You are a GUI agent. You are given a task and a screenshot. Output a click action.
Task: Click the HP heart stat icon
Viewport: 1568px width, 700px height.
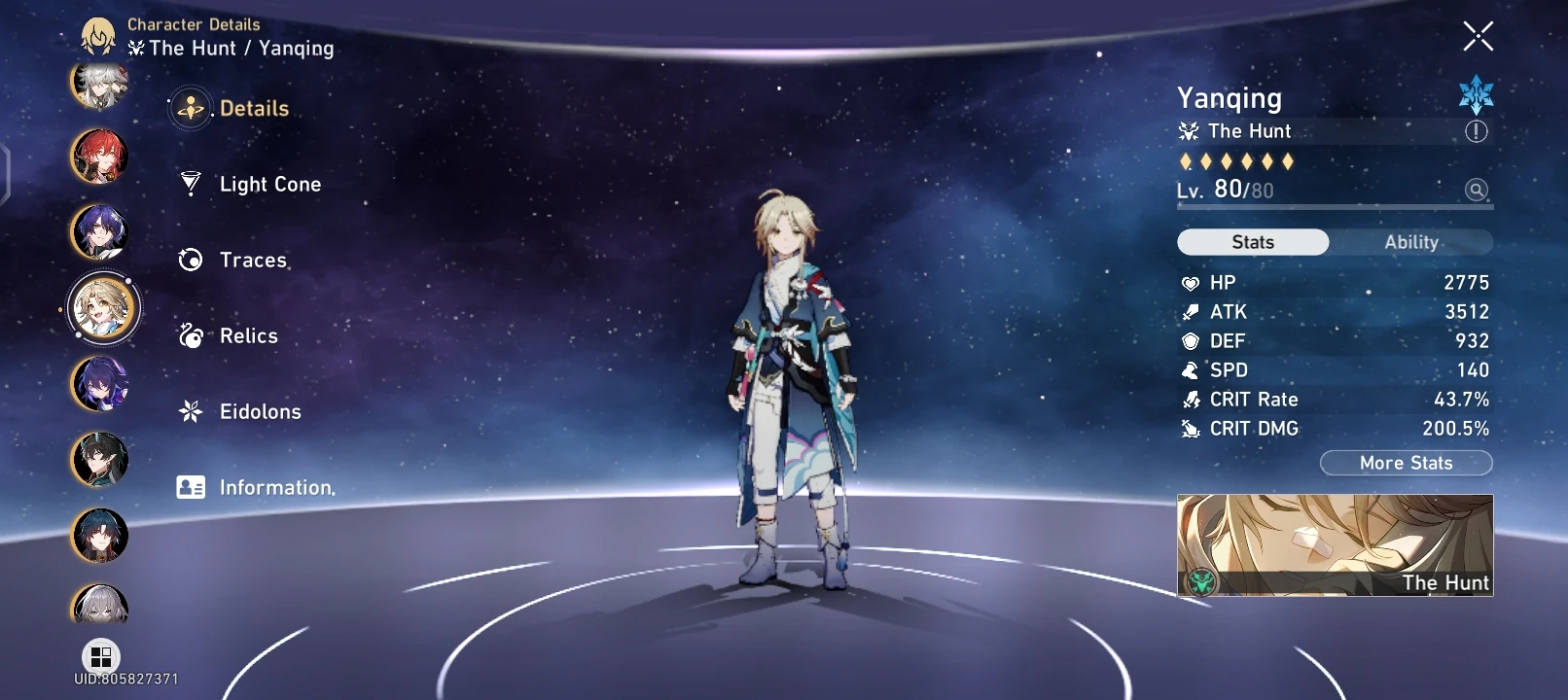coord(1189,282)
